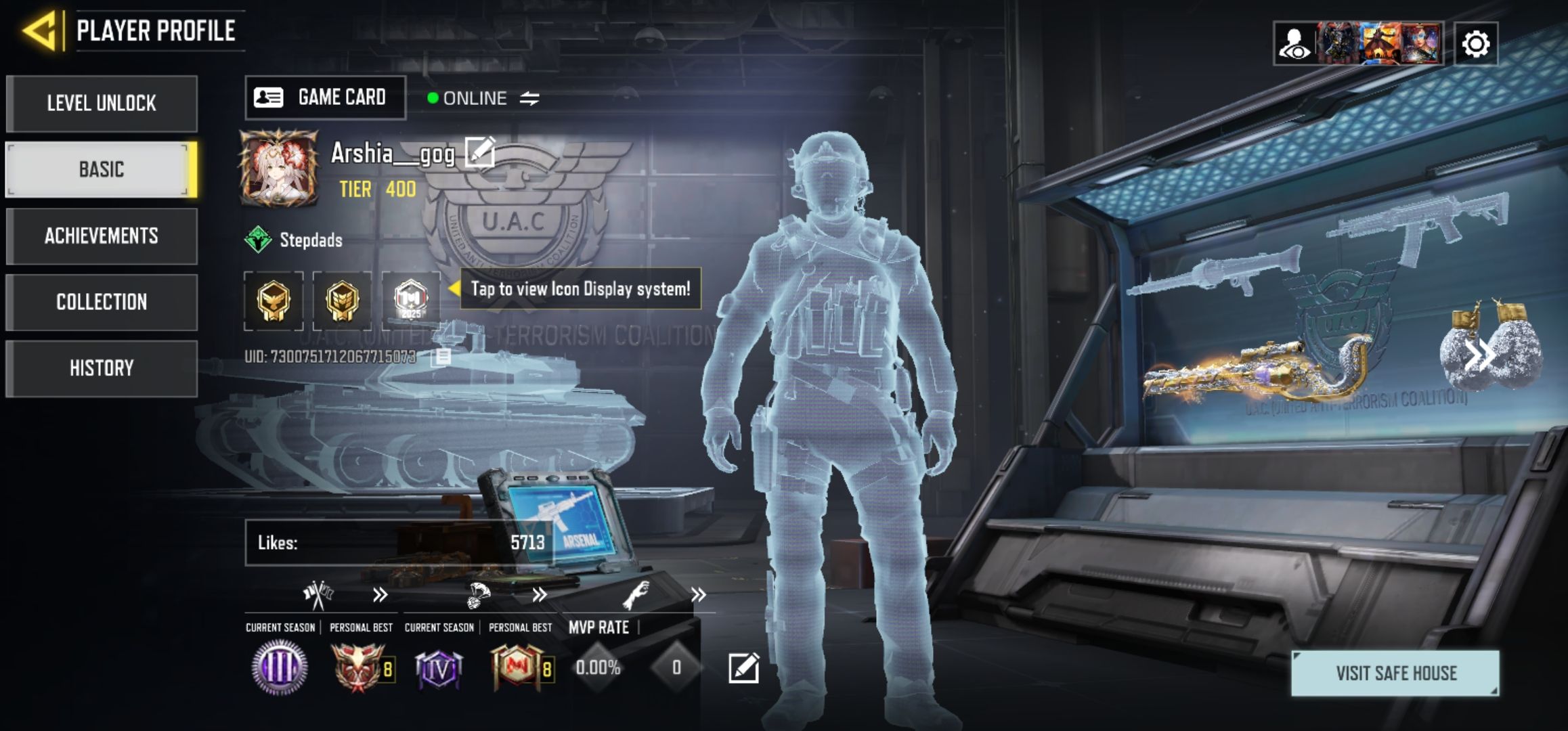Copy the player UID
The width and height of the screenshot is (1568, 731).
point(443,357)
